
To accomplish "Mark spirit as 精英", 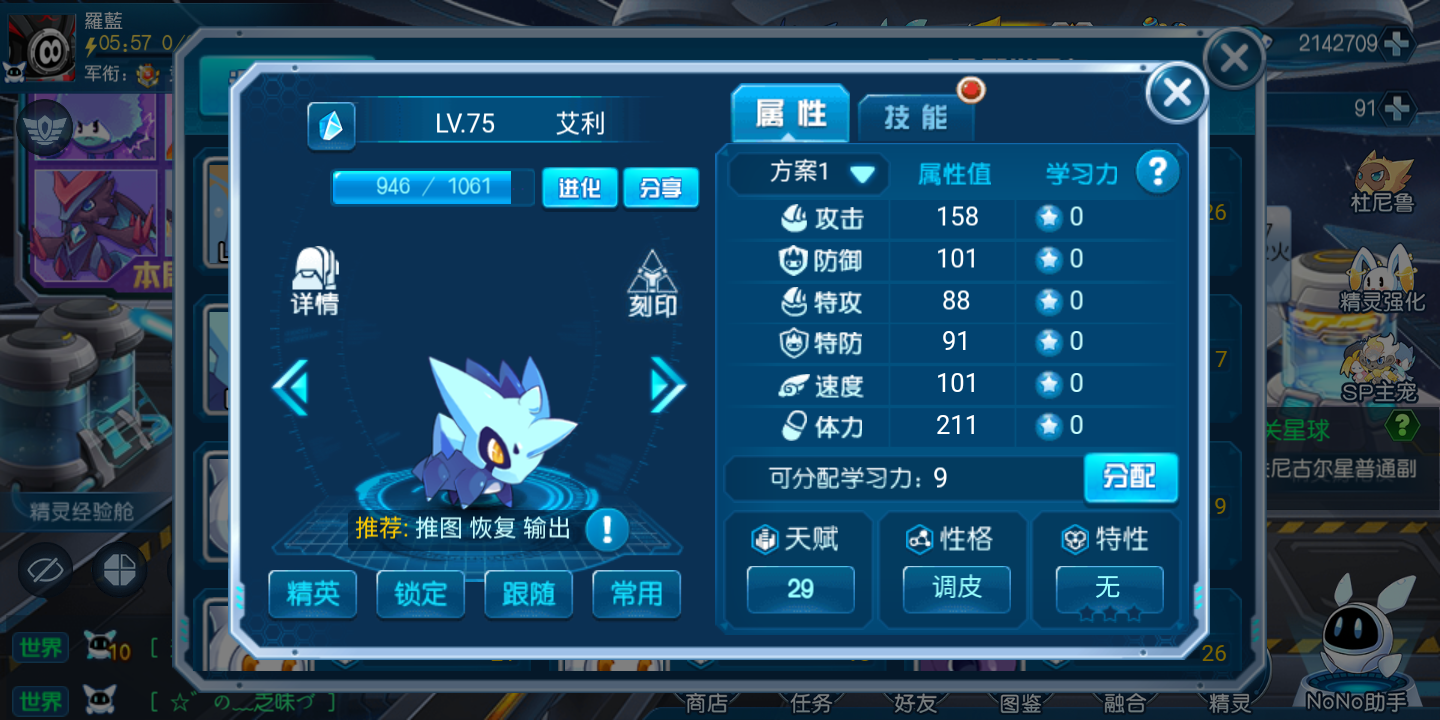I will pos(313,594).
